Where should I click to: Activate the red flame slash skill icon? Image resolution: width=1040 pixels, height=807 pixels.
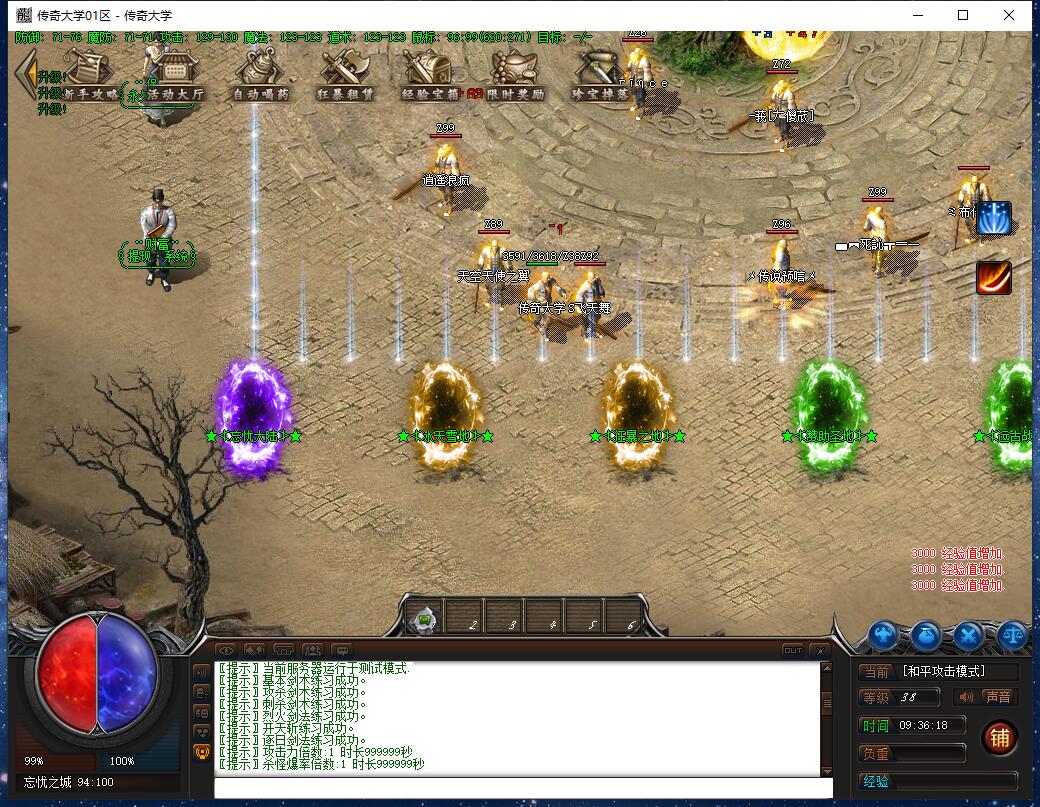pos(993,278)
